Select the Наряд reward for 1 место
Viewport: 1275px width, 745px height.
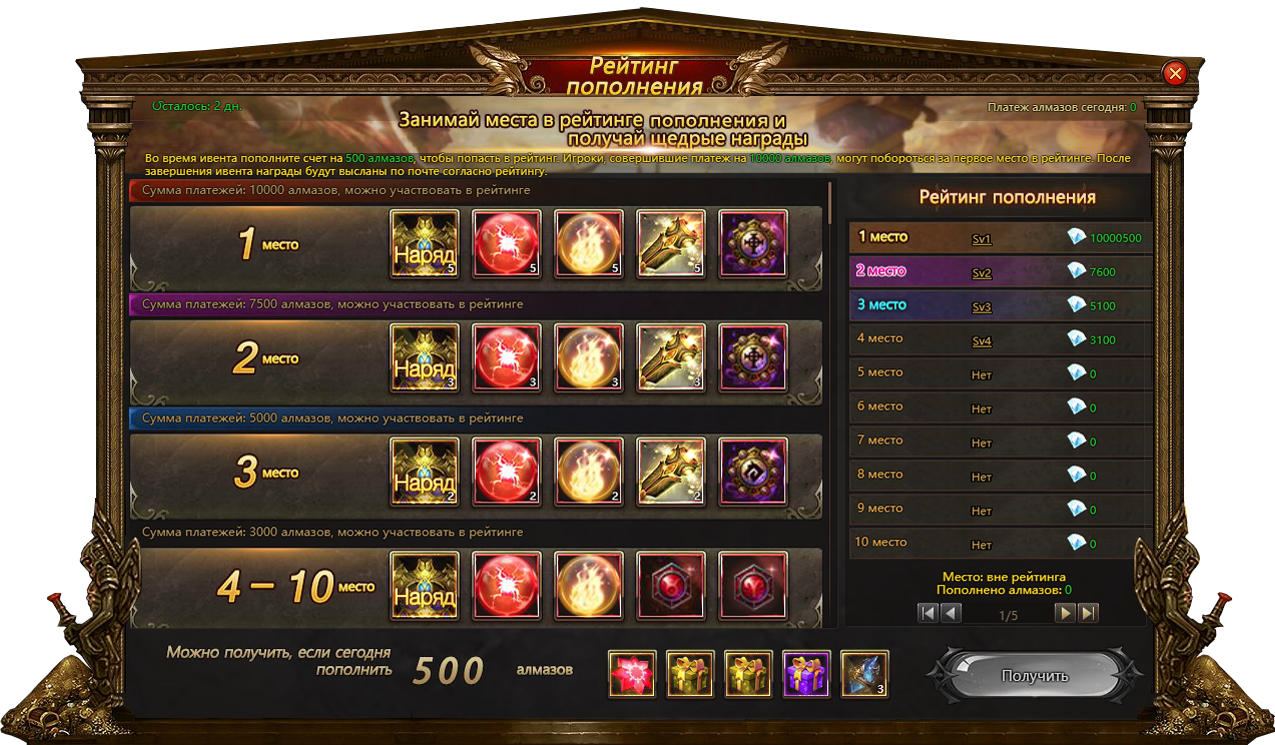tap(425, 244)
